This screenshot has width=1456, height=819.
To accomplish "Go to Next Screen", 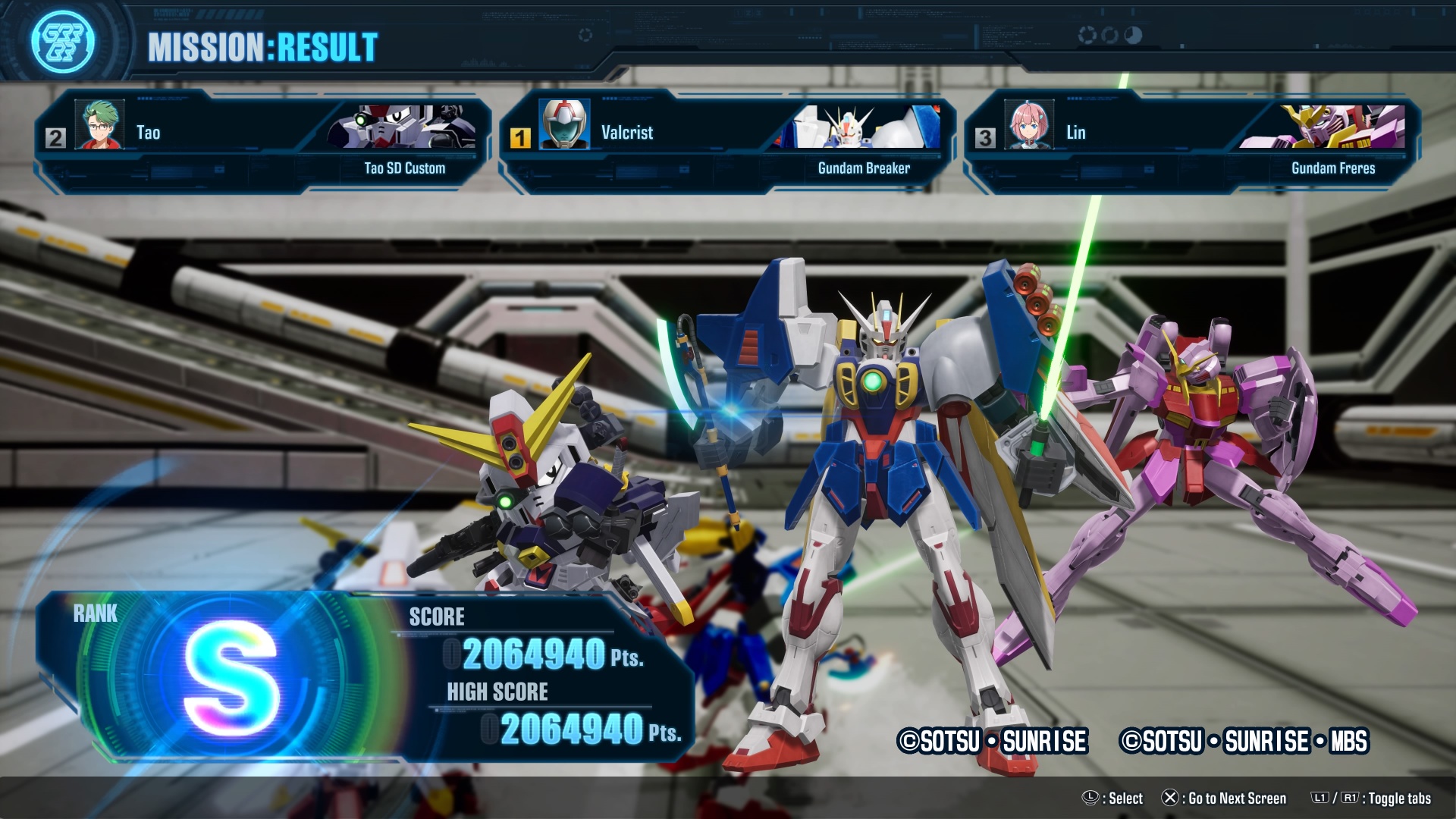I will pos(1224,798).
